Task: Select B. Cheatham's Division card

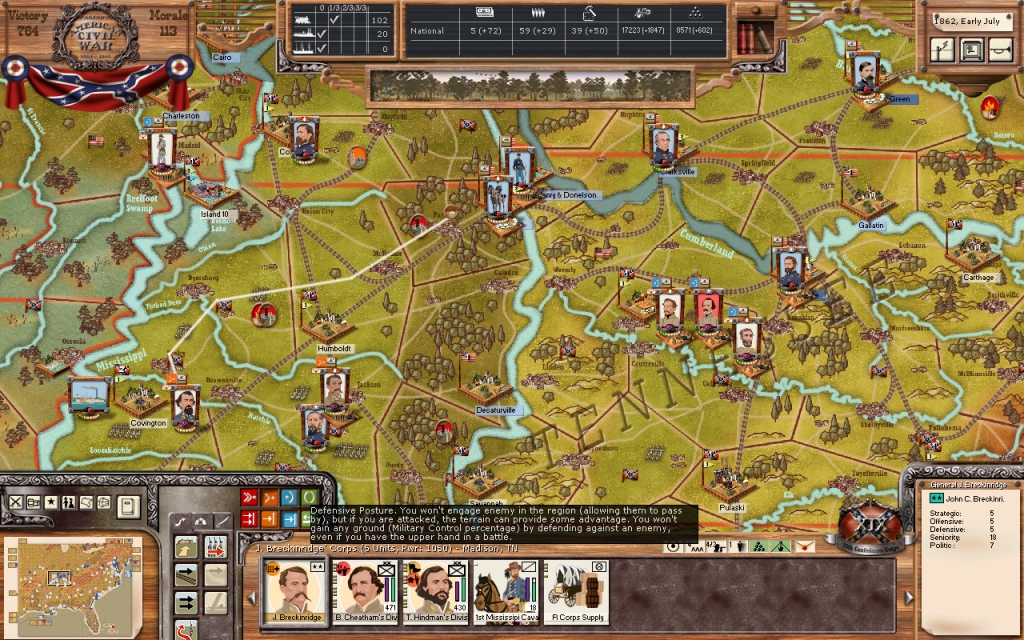Action: [x=364, y=586]
